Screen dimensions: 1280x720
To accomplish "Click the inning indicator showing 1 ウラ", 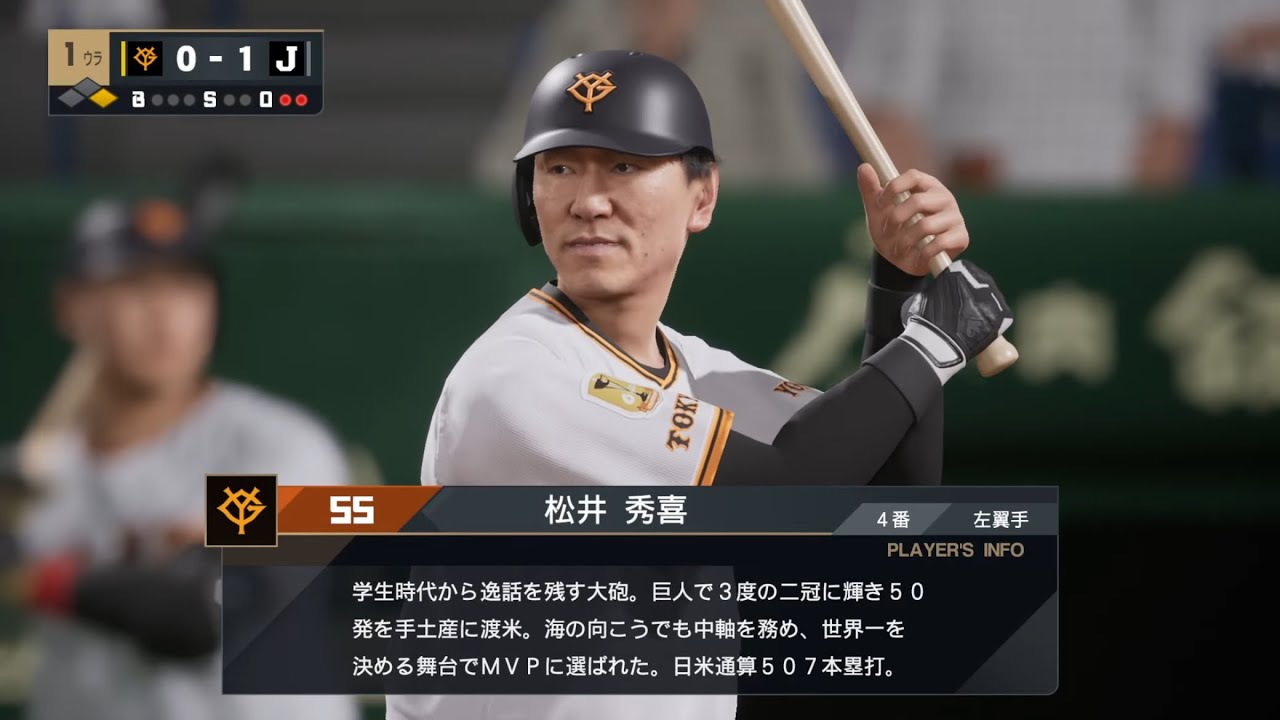I will pos(80,56).
